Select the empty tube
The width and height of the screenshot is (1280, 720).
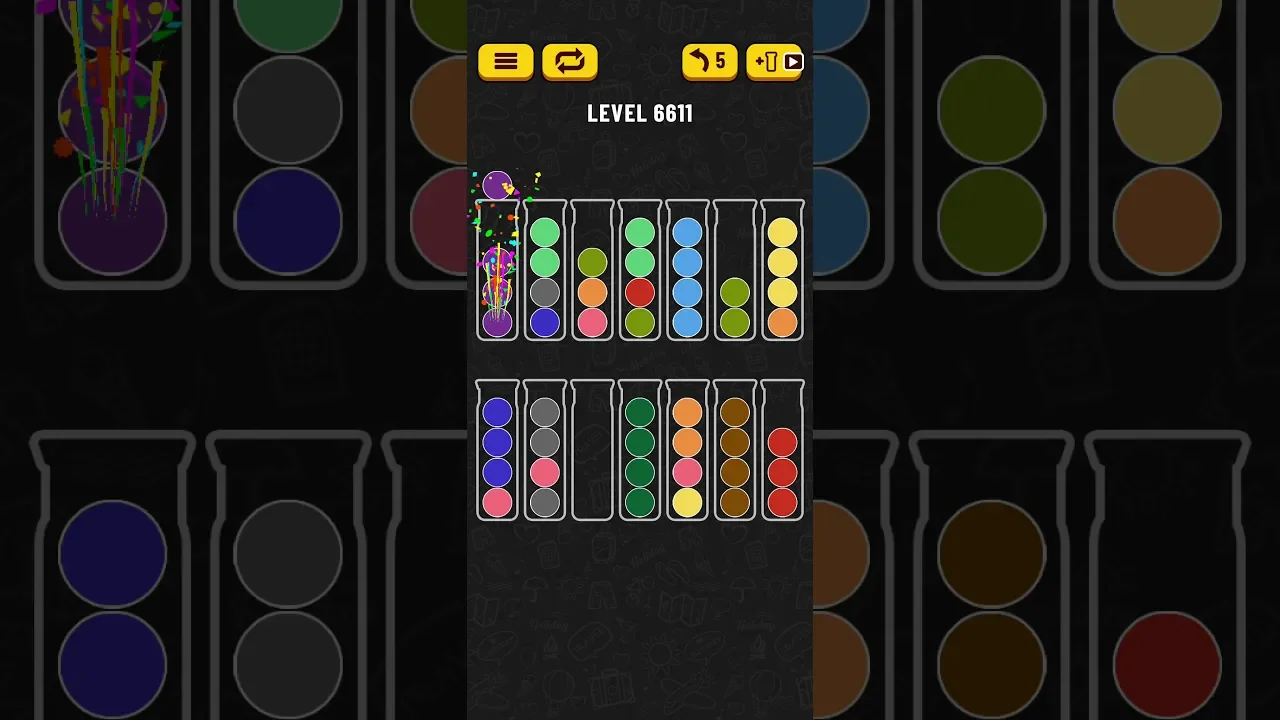[592, 450]
